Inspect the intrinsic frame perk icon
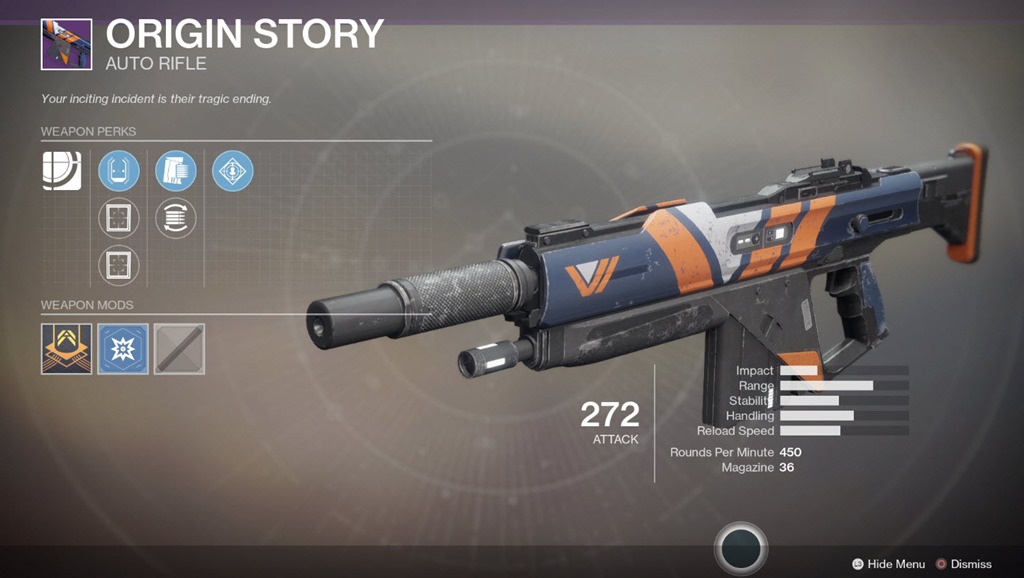 click(61, 170)
